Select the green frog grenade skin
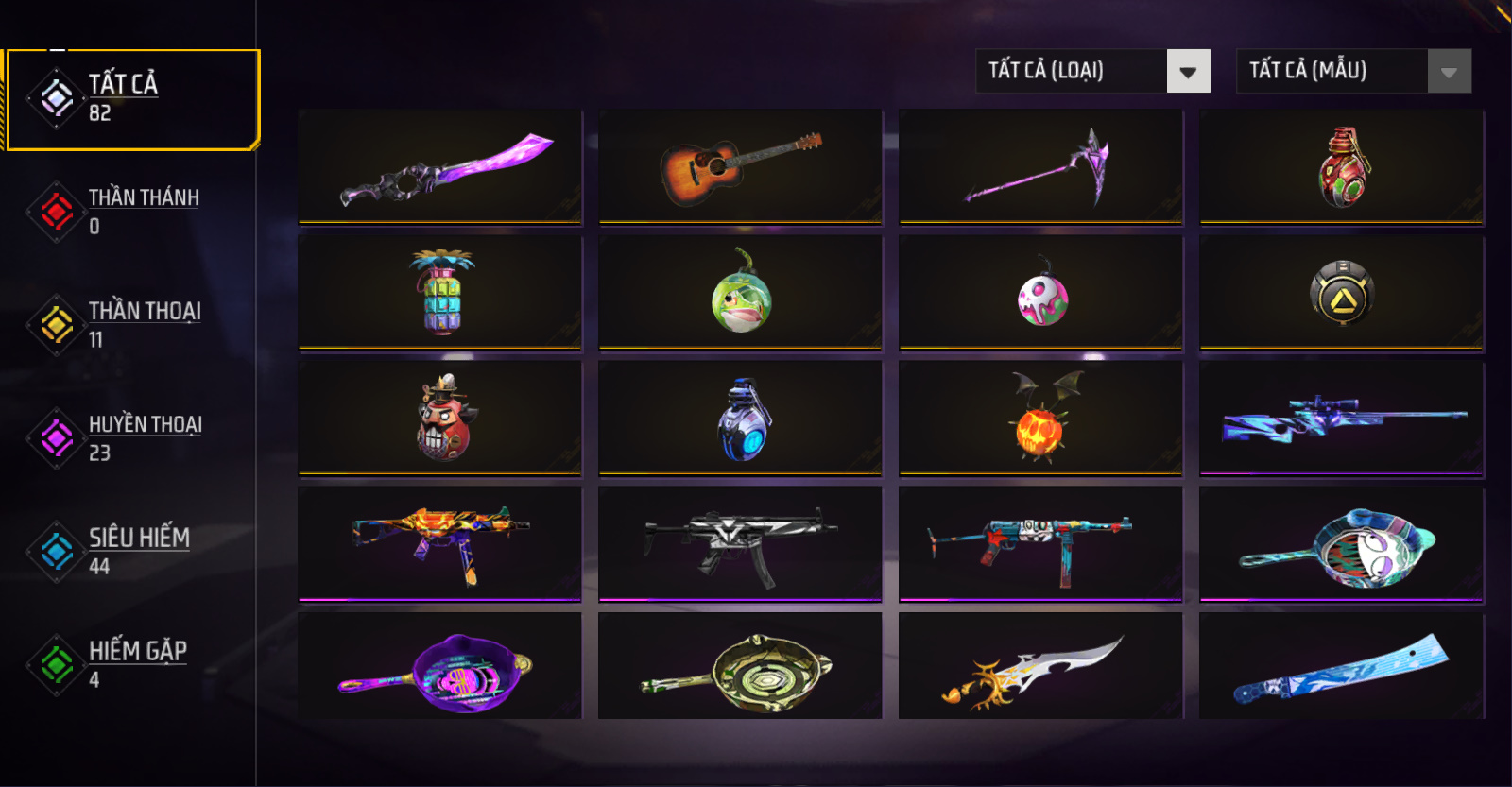Image resolution: width=1512 pixels, height=787 pixels. point(741,293)
